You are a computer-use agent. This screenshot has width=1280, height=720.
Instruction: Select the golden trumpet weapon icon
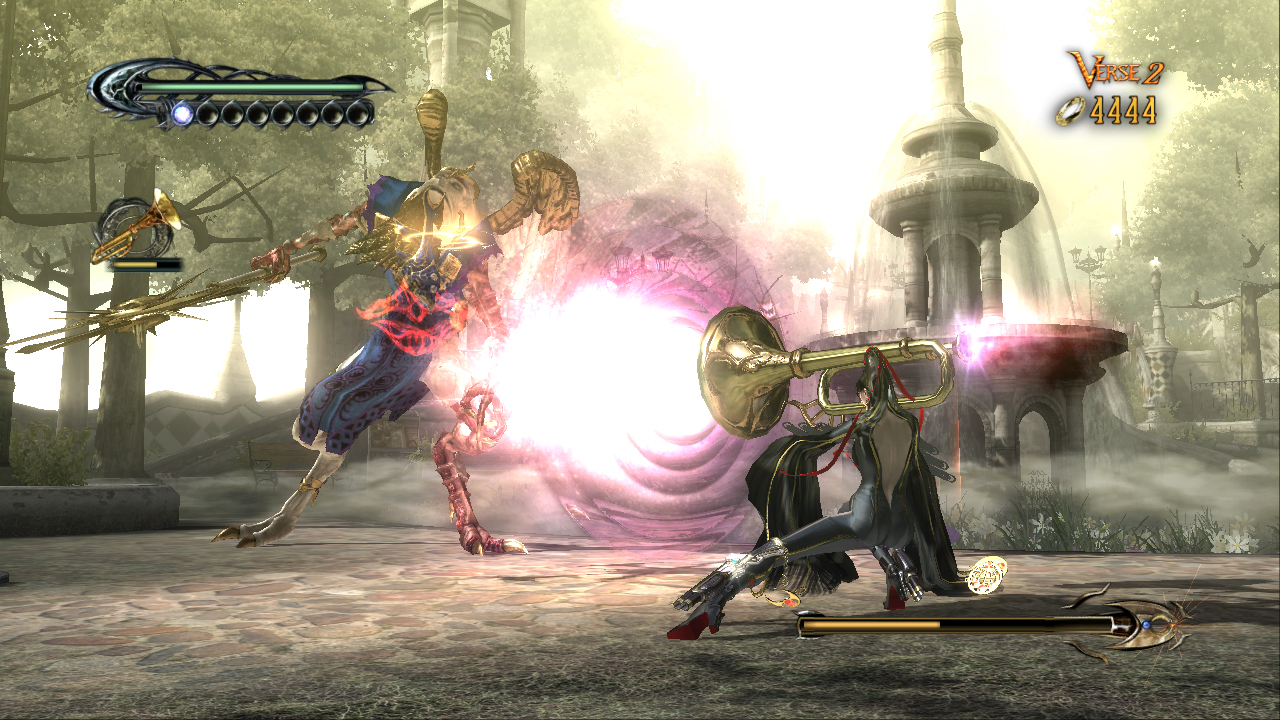click(x=138, y=229)
